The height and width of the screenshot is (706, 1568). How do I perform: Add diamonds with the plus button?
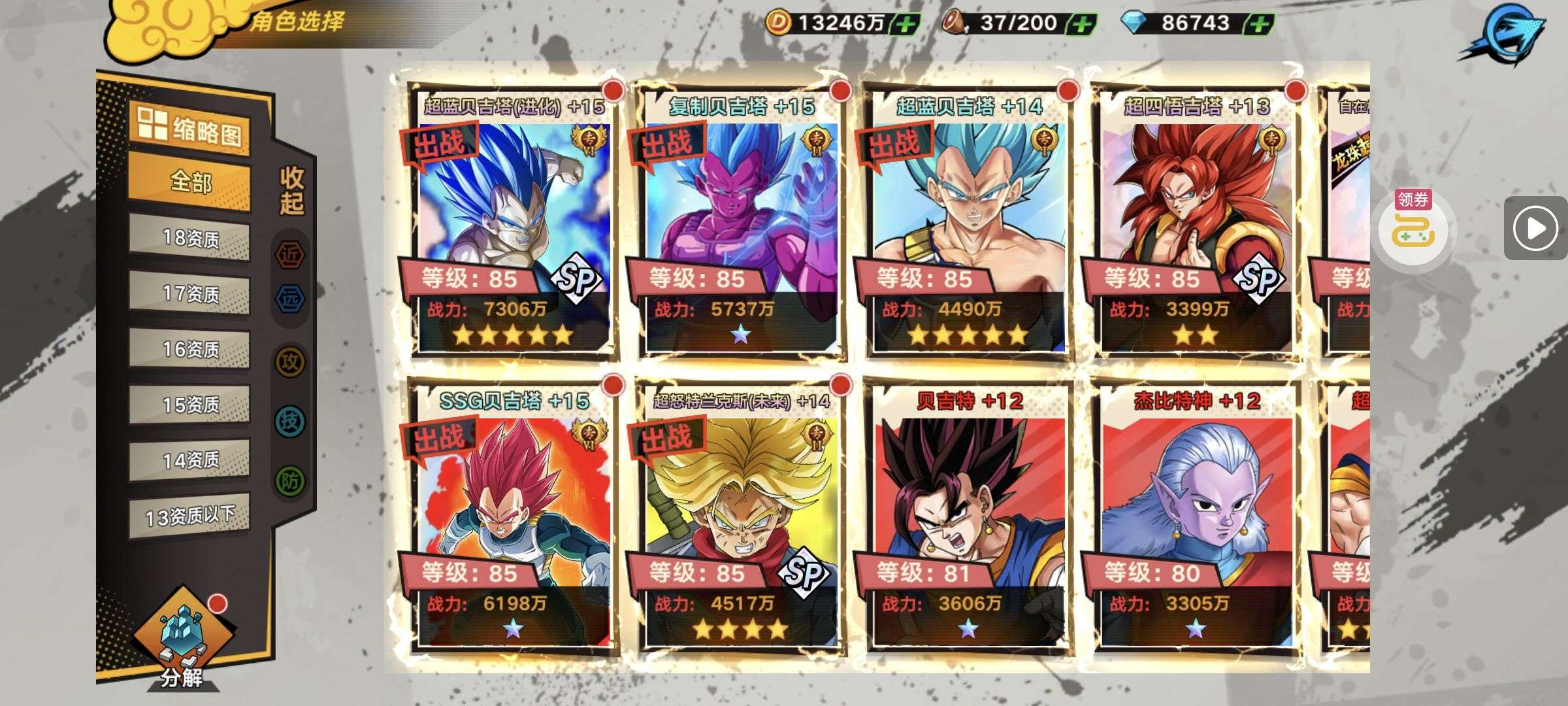tap(1260, 24)
